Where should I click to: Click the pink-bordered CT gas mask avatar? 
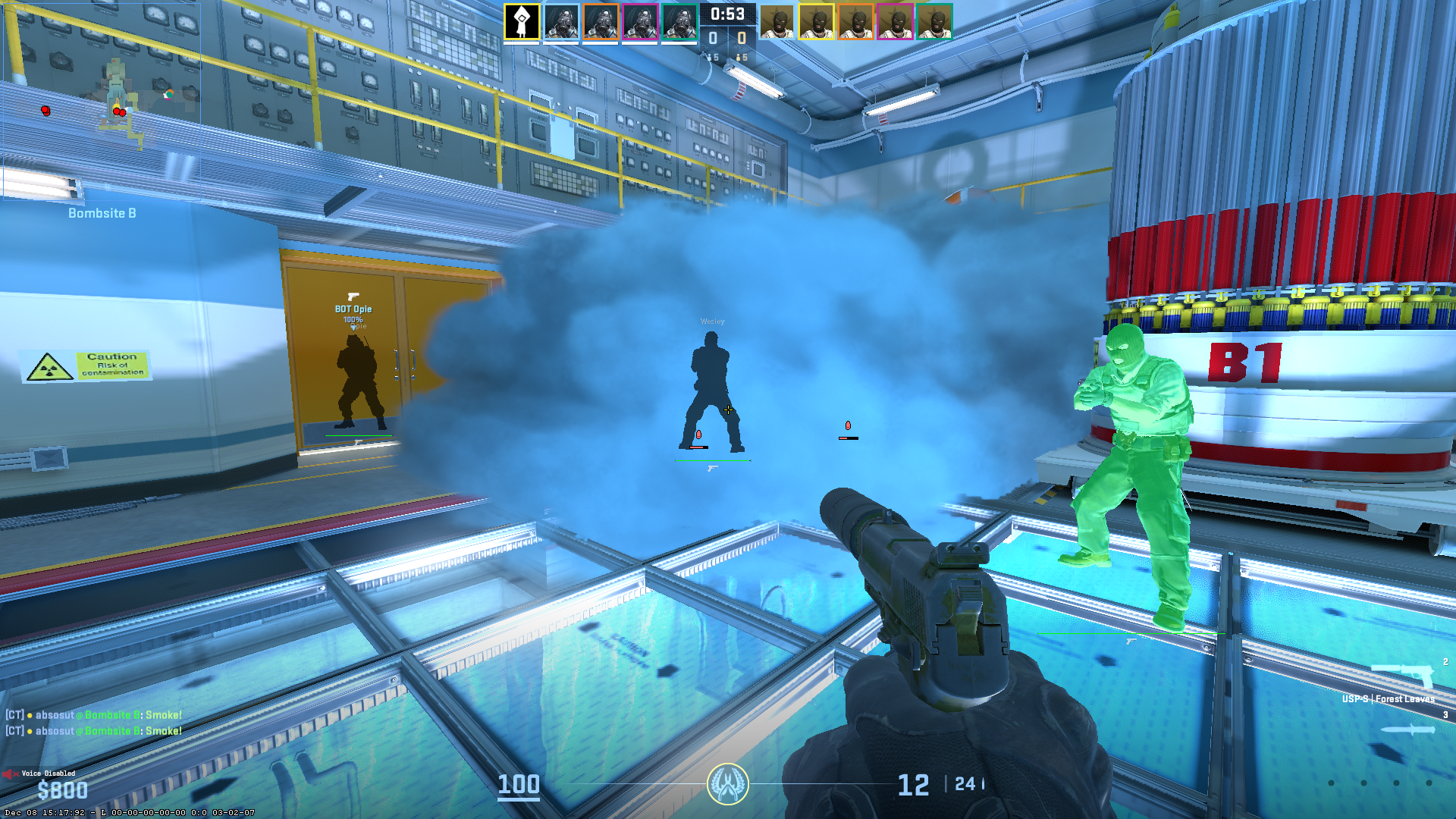[641, 20]
